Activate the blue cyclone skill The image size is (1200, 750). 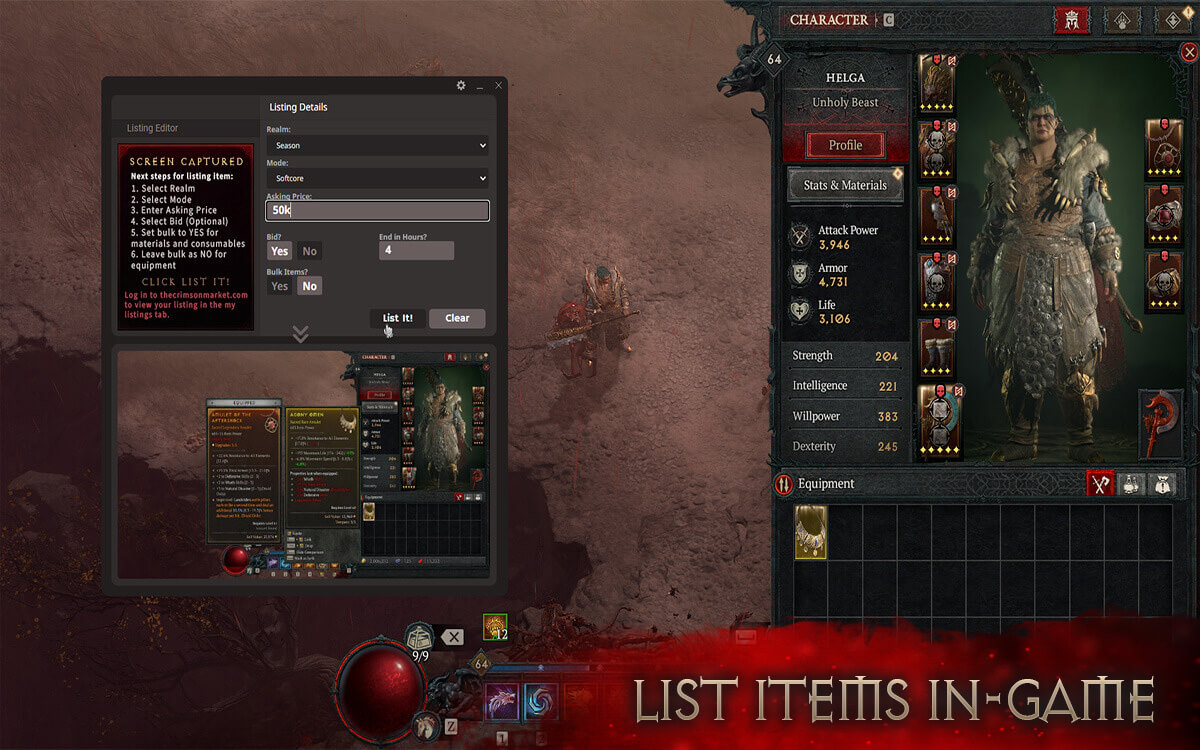(x=541, y=703)
